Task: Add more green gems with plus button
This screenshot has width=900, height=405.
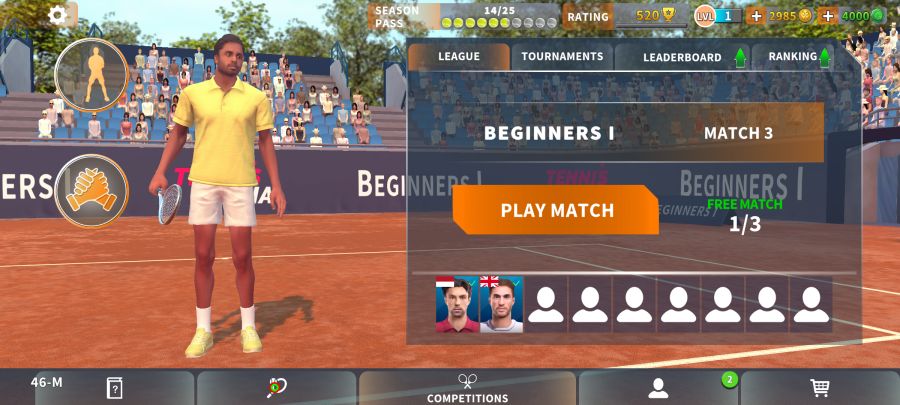Action: click(827, 16)
